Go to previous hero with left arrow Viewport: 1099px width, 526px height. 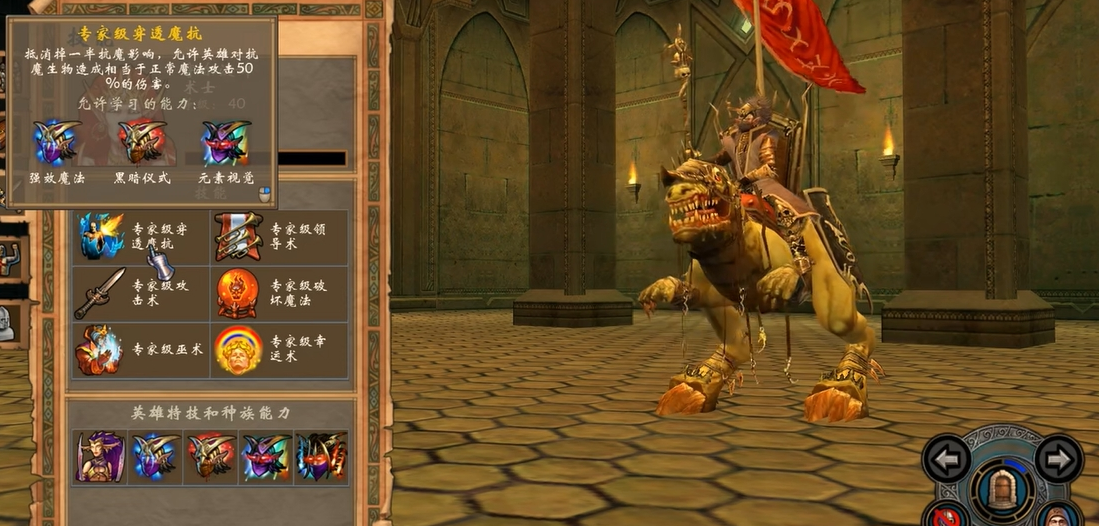click(946, 459)
